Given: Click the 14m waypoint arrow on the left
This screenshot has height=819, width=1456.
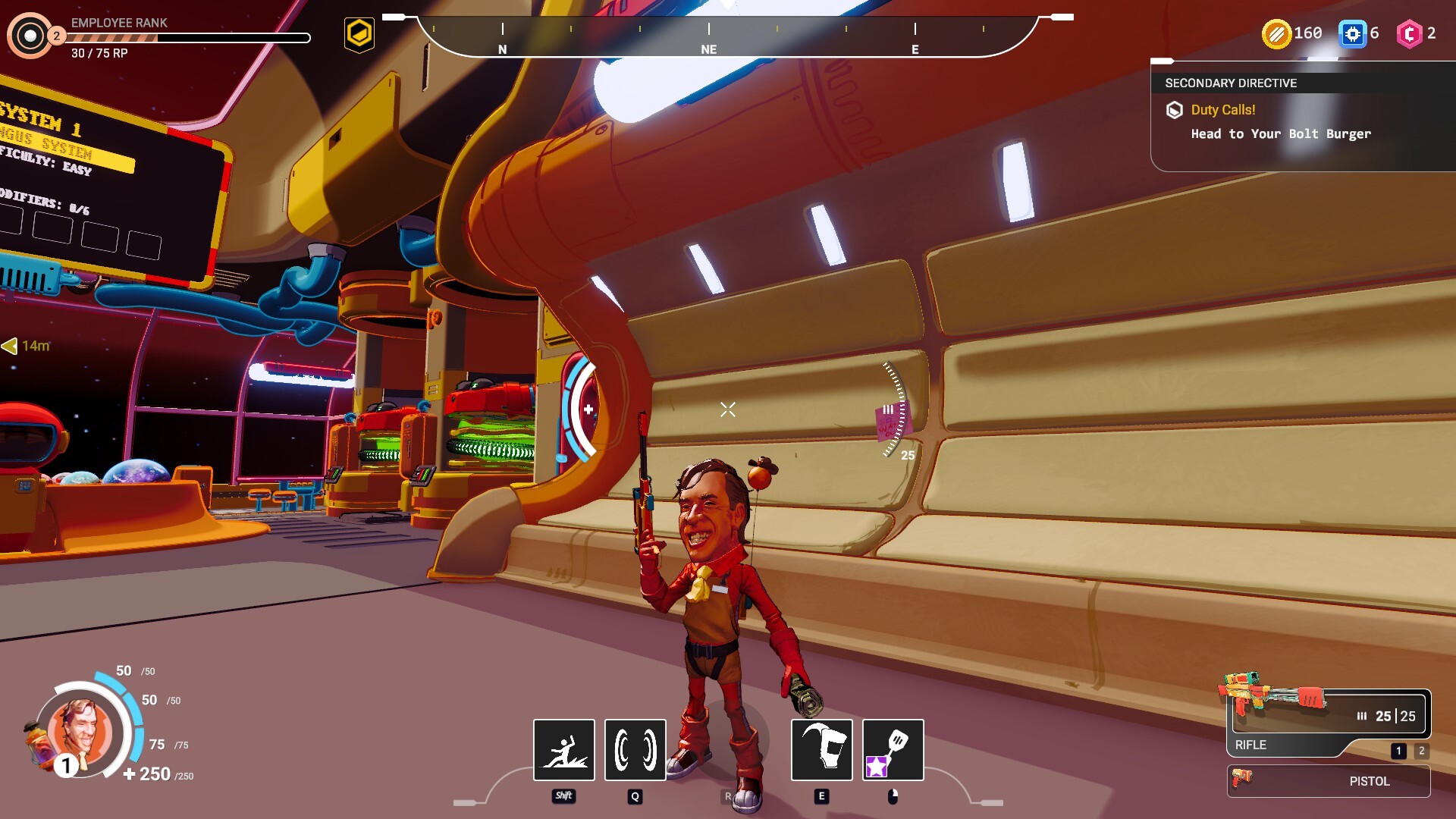Looking at the screenshot, I should click(23, 344).
